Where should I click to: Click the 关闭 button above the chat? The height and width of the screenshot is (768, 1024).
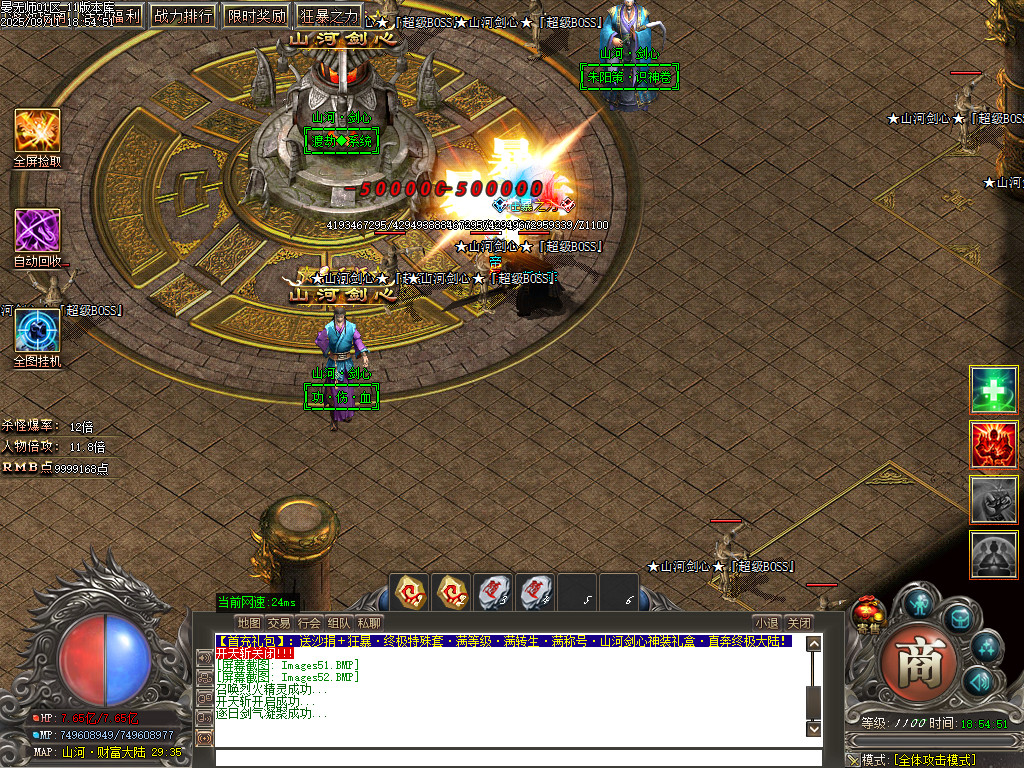798,623
